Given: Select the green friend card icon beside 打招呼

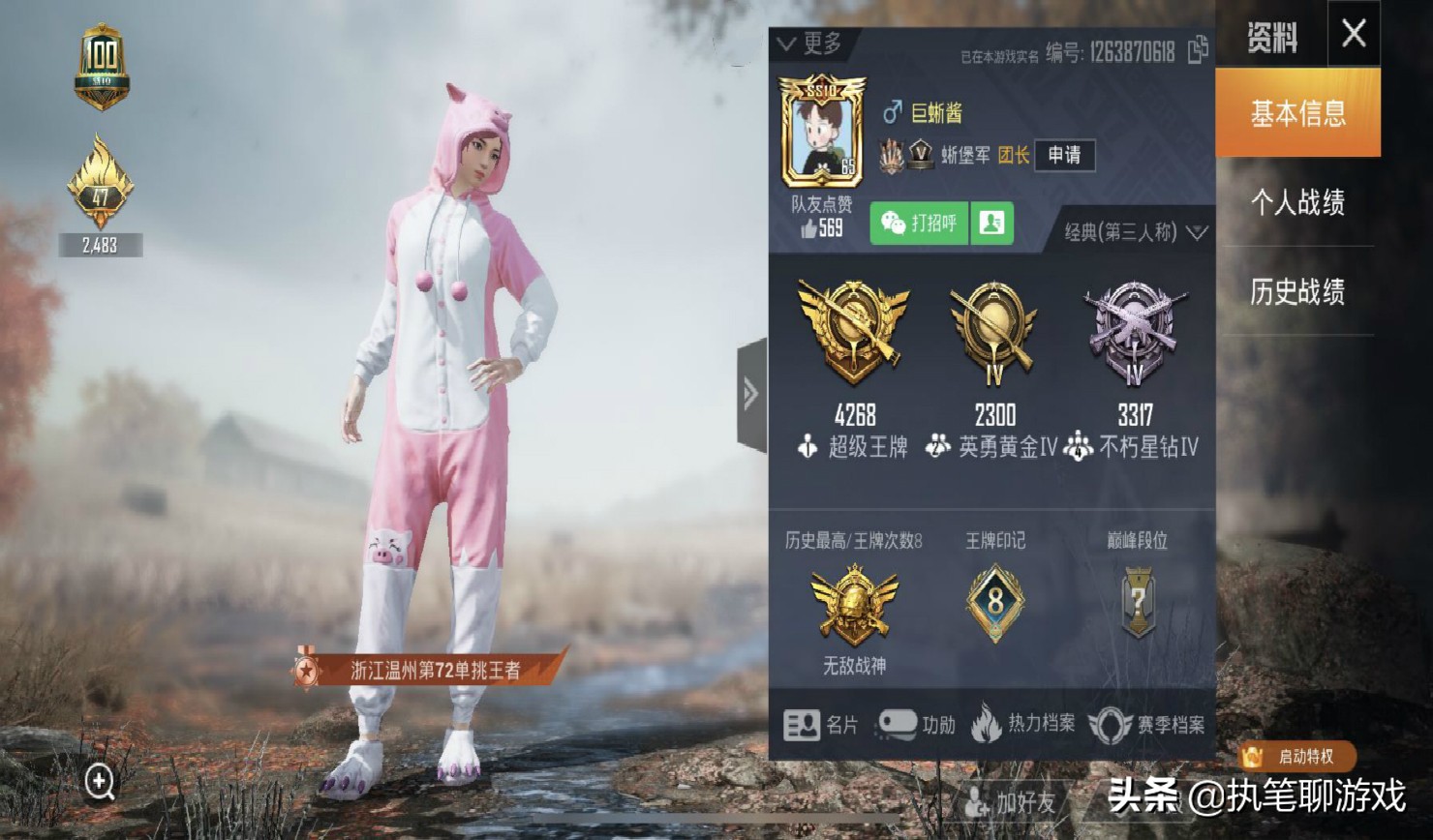Looking at the screenshot, I should [991, 224].
